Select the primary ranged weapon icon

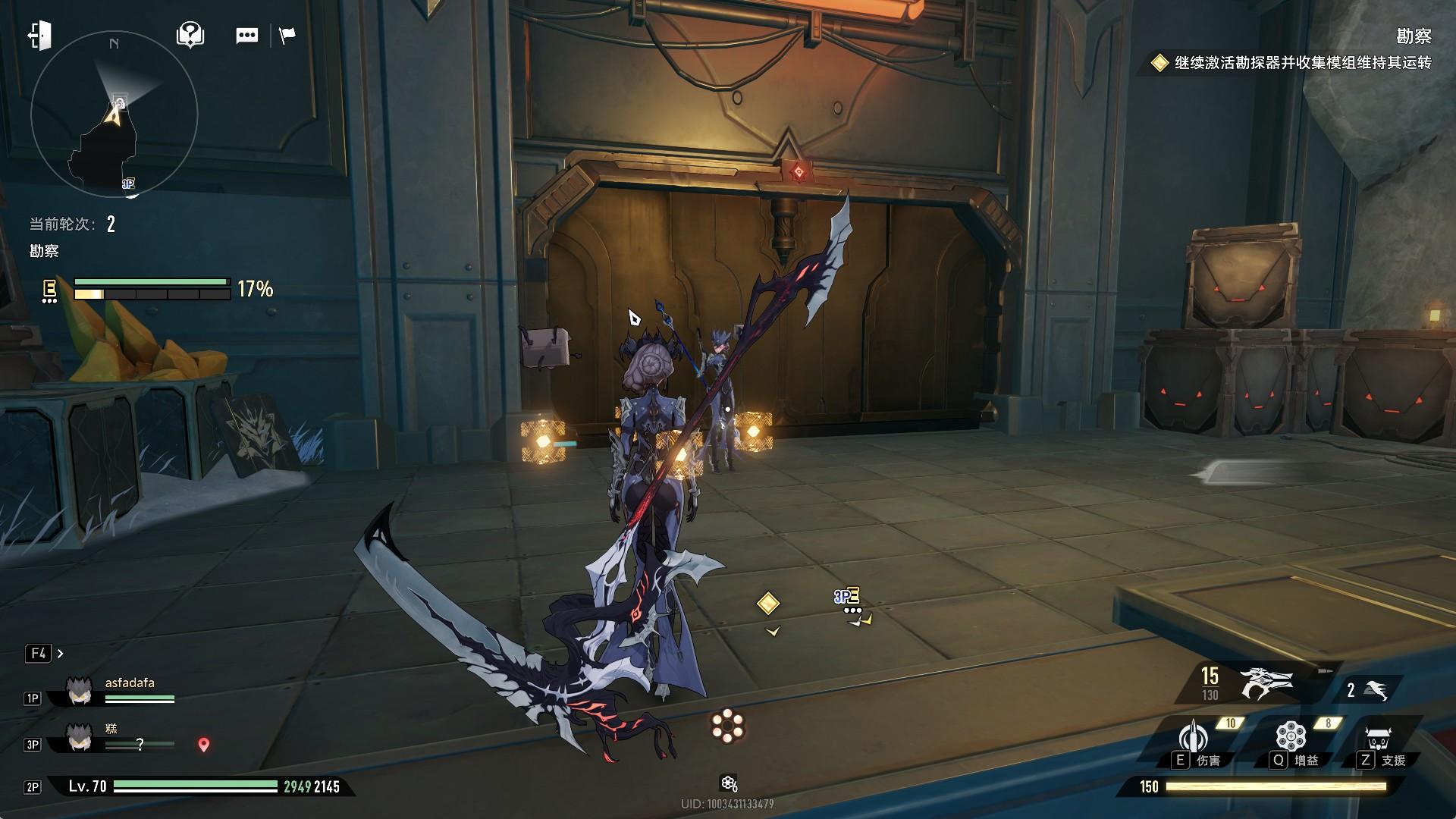(1265, 682)
